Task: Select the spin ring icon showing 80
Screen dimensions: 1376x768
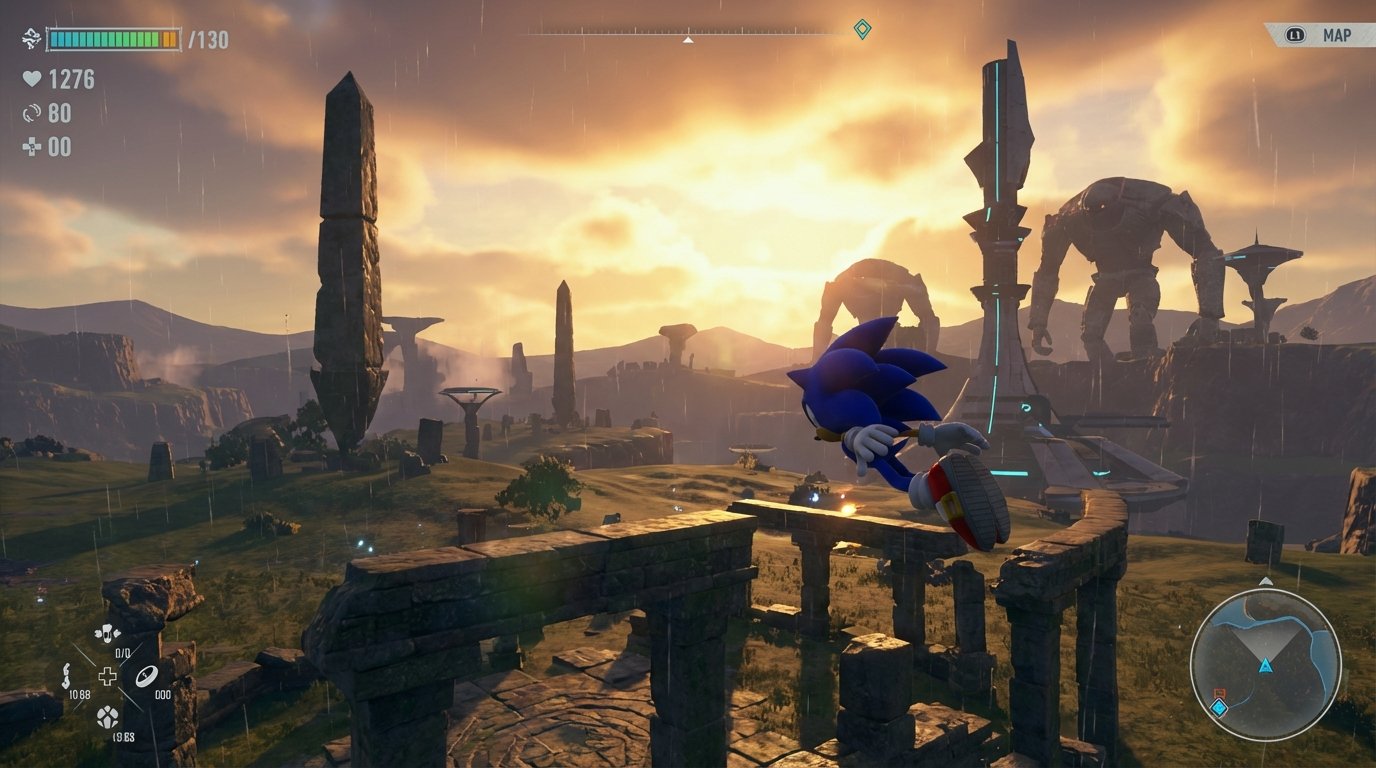Action: tap(30, 112)
